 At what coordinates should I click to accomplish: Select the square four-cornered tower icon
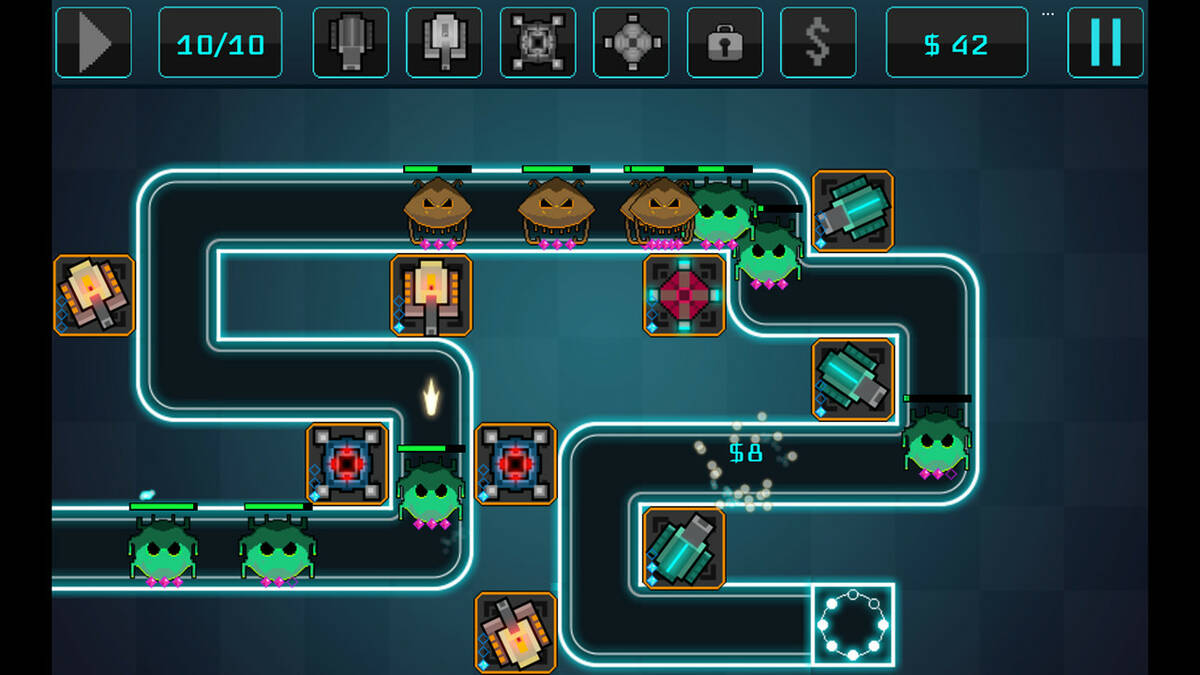click(x=538, y=42)
